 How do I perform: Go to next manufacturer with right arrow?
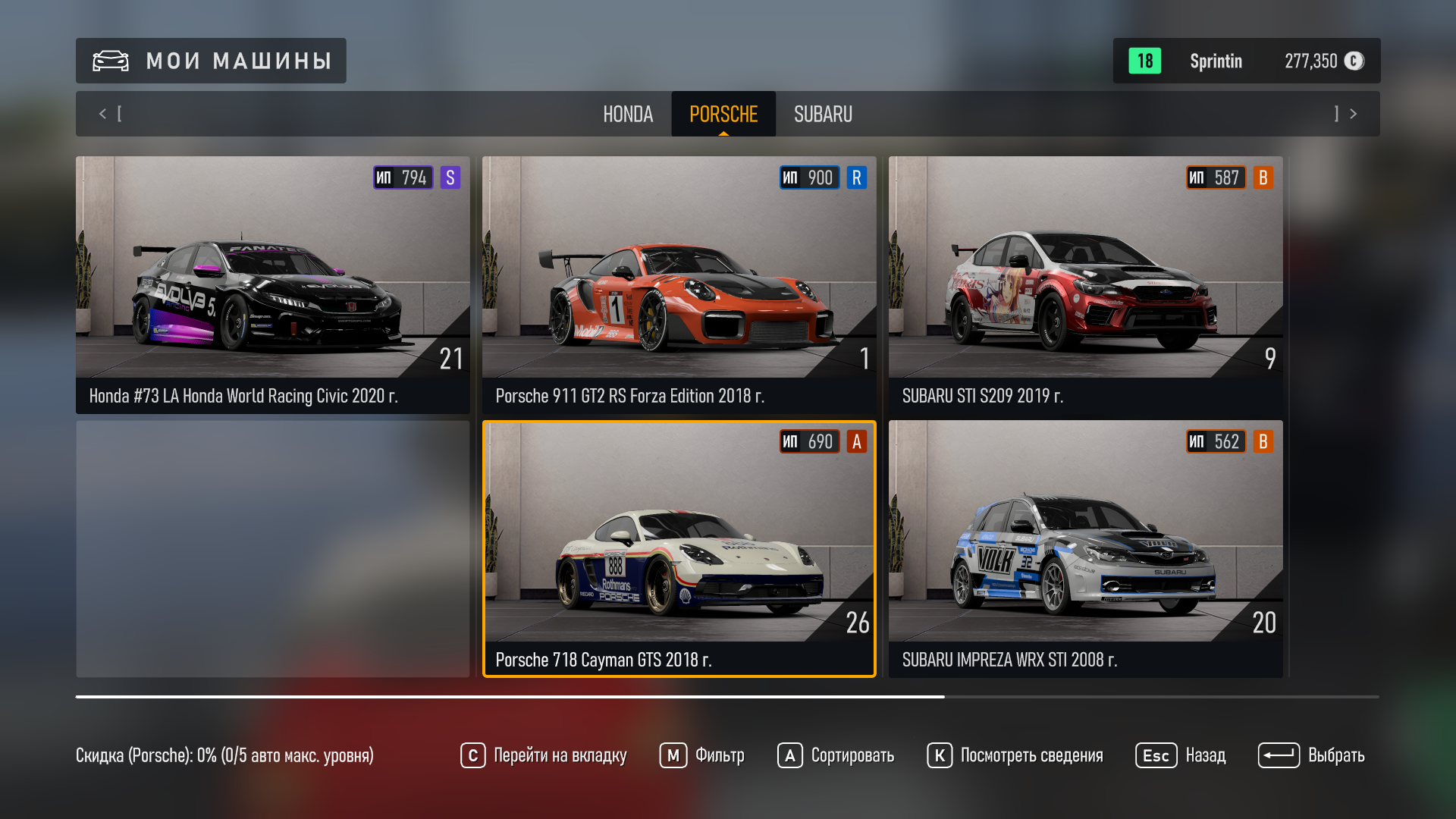pyautogui.click(x=1353, y=114)
